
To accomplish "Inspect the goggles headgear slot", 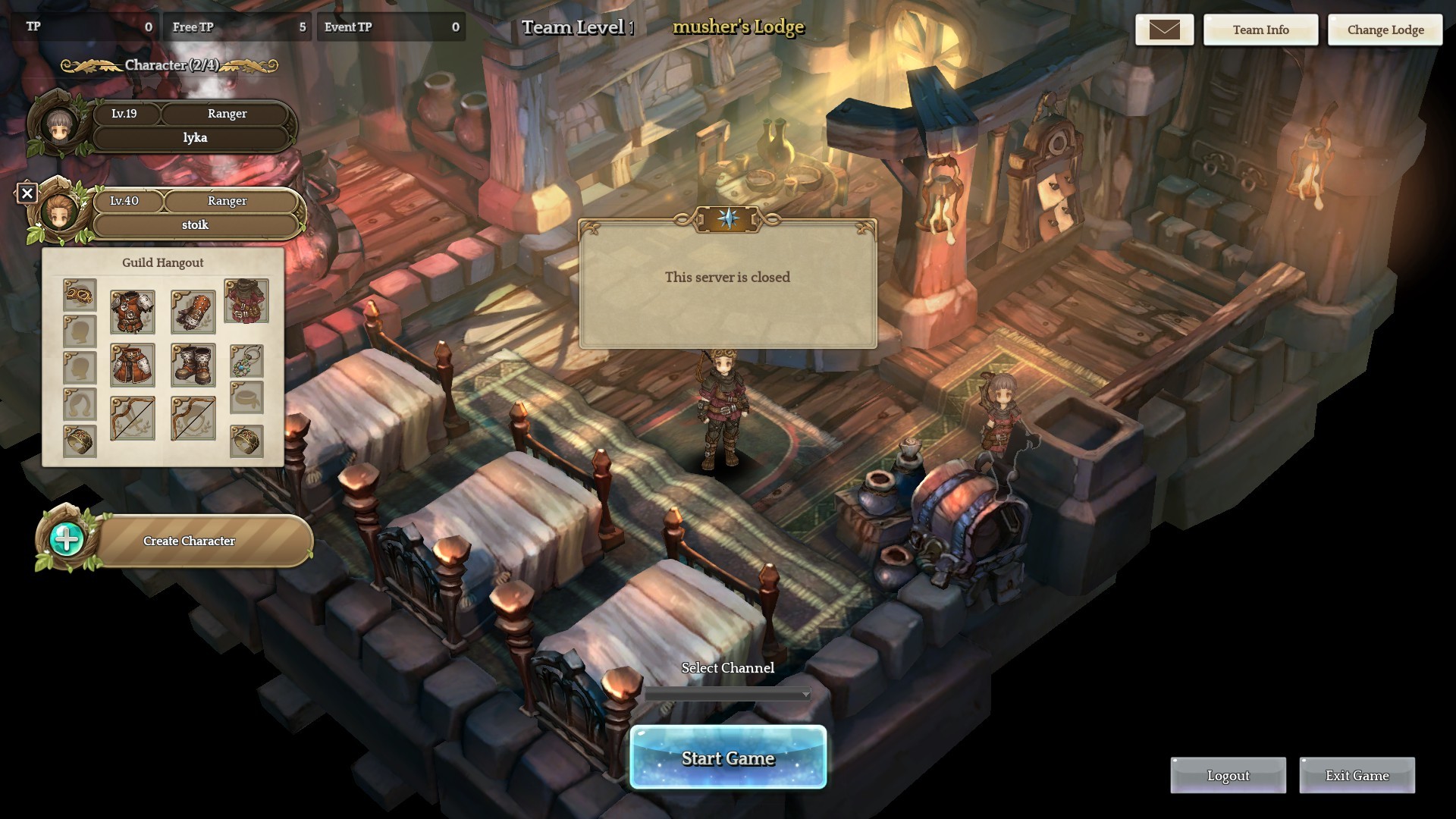I will pos(80,294).
